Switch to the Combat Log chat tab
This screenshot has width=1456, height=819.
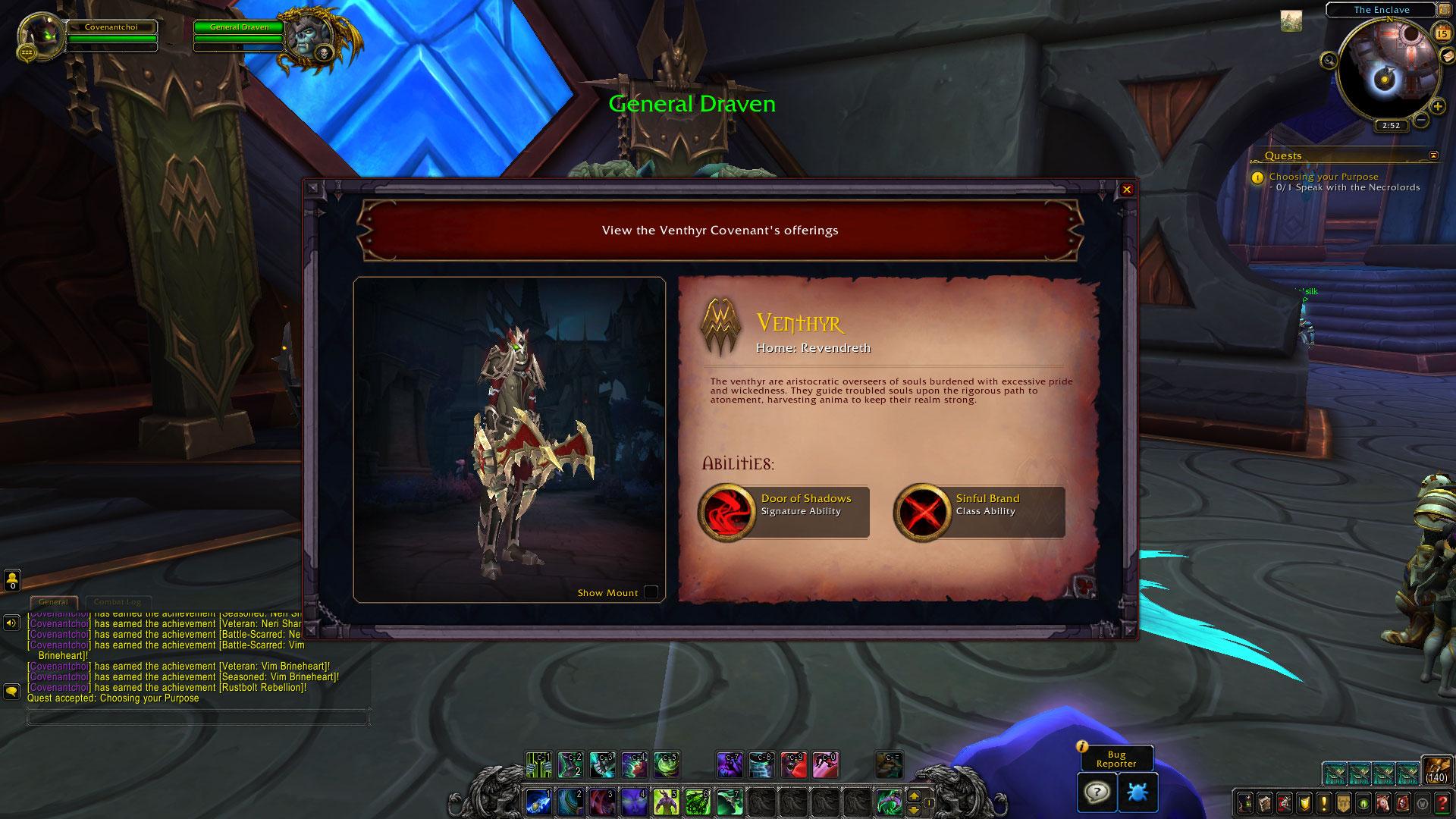(118, 602)
